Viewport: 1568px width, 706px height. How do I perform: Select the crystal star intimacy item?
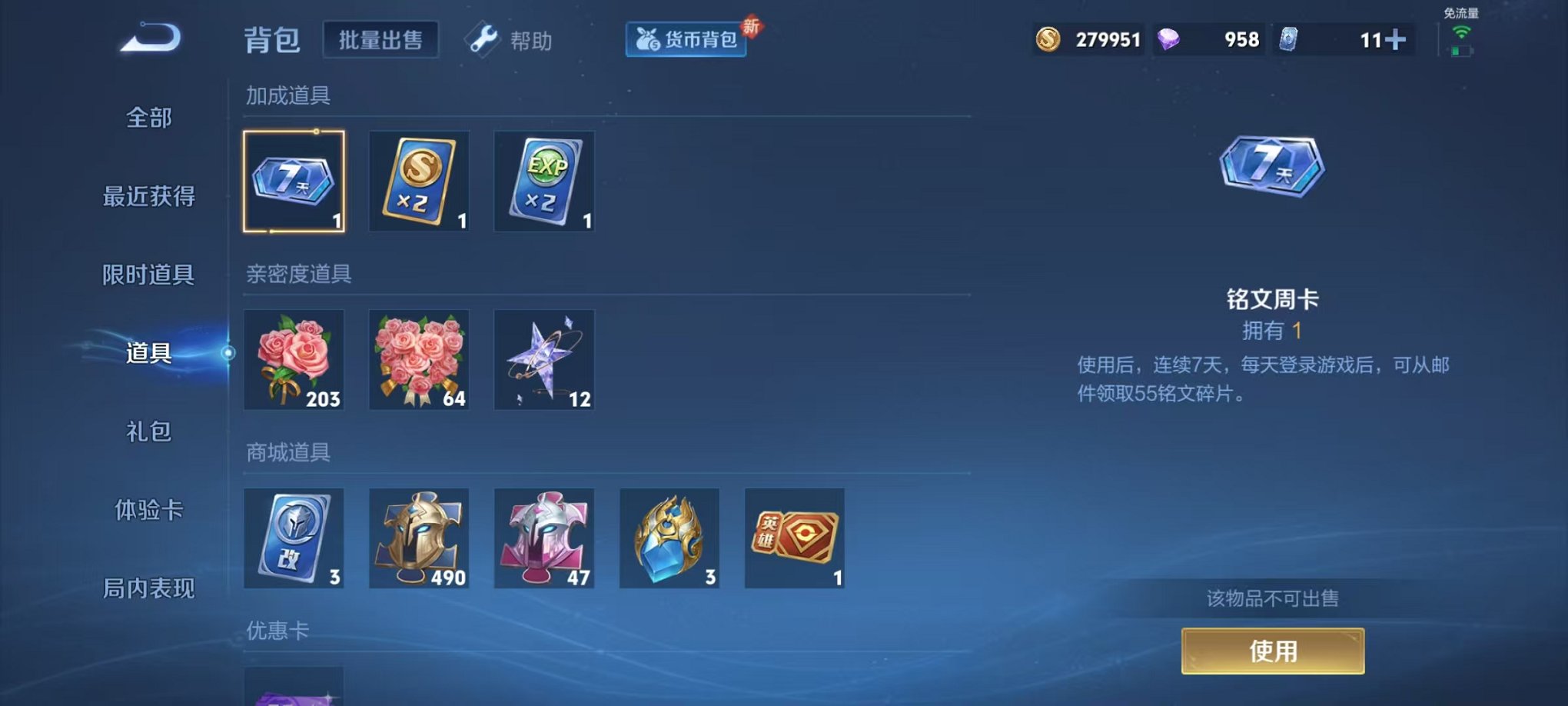[x=544, y=361]
